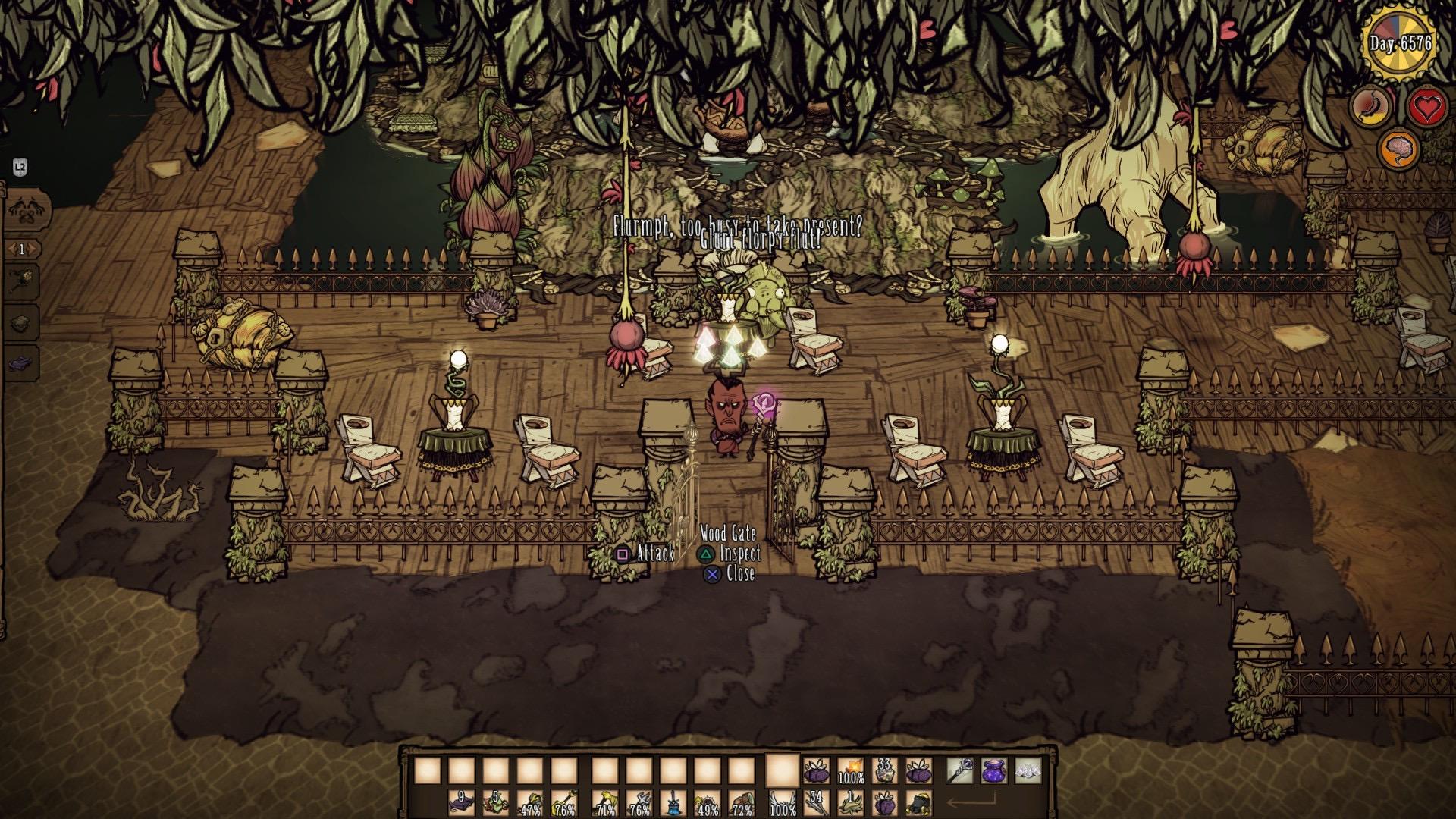Viewport: 1456px width, 819px height.
Task: Select the item at 49% durability
Action: [708, 803]
